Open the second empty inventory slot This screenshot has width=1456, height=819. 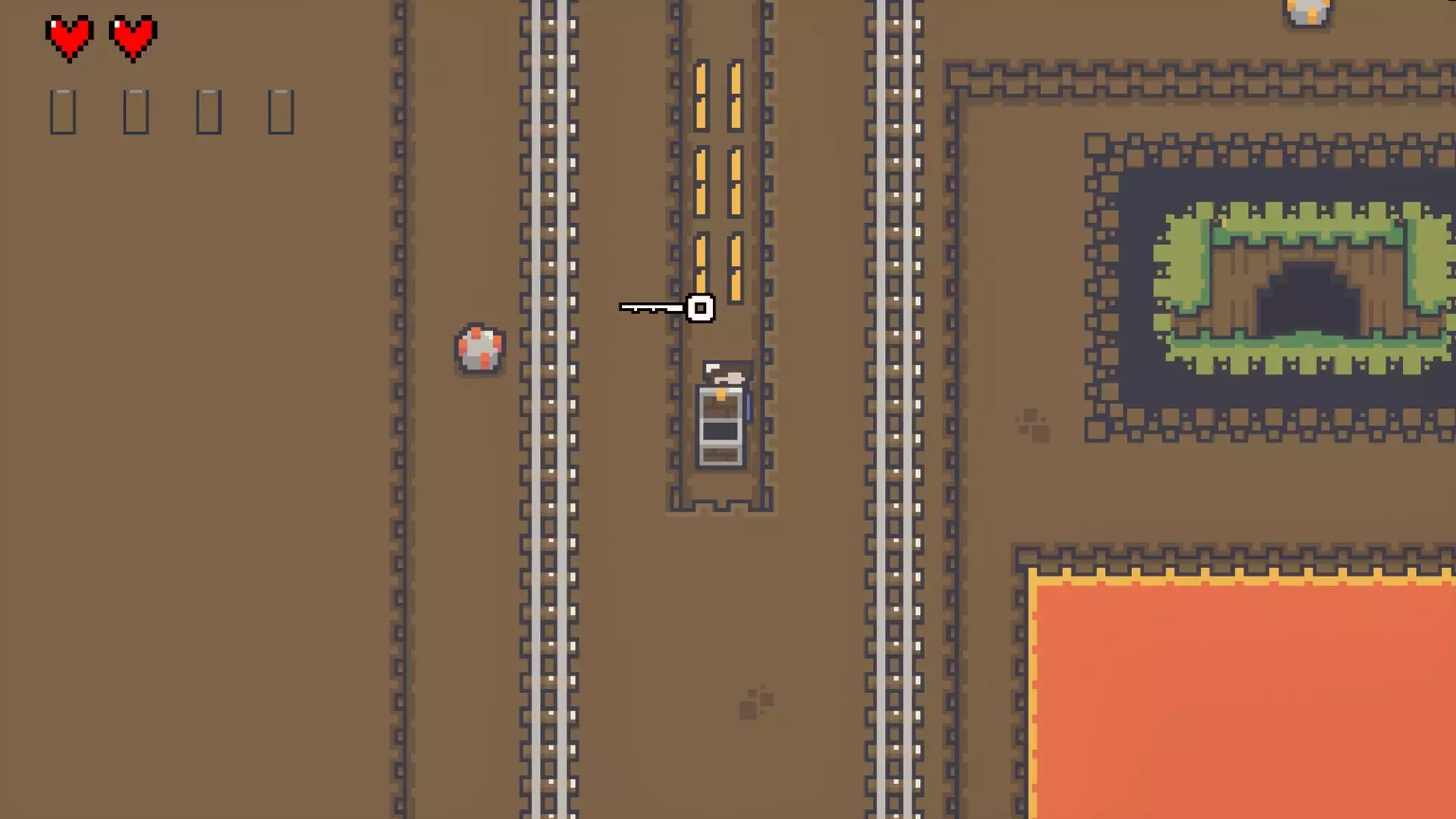tap(135, 111)
